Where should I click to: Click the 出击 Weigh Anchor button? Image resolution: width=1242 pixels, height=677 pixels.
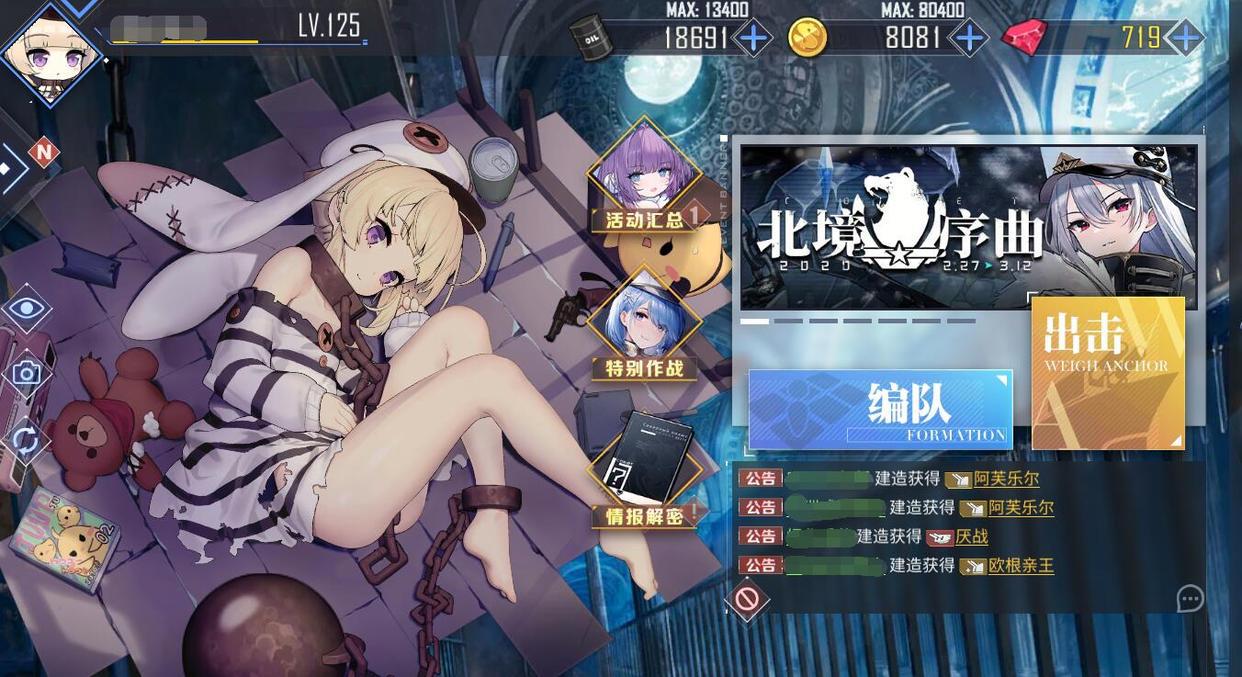tap(1107, 372)
